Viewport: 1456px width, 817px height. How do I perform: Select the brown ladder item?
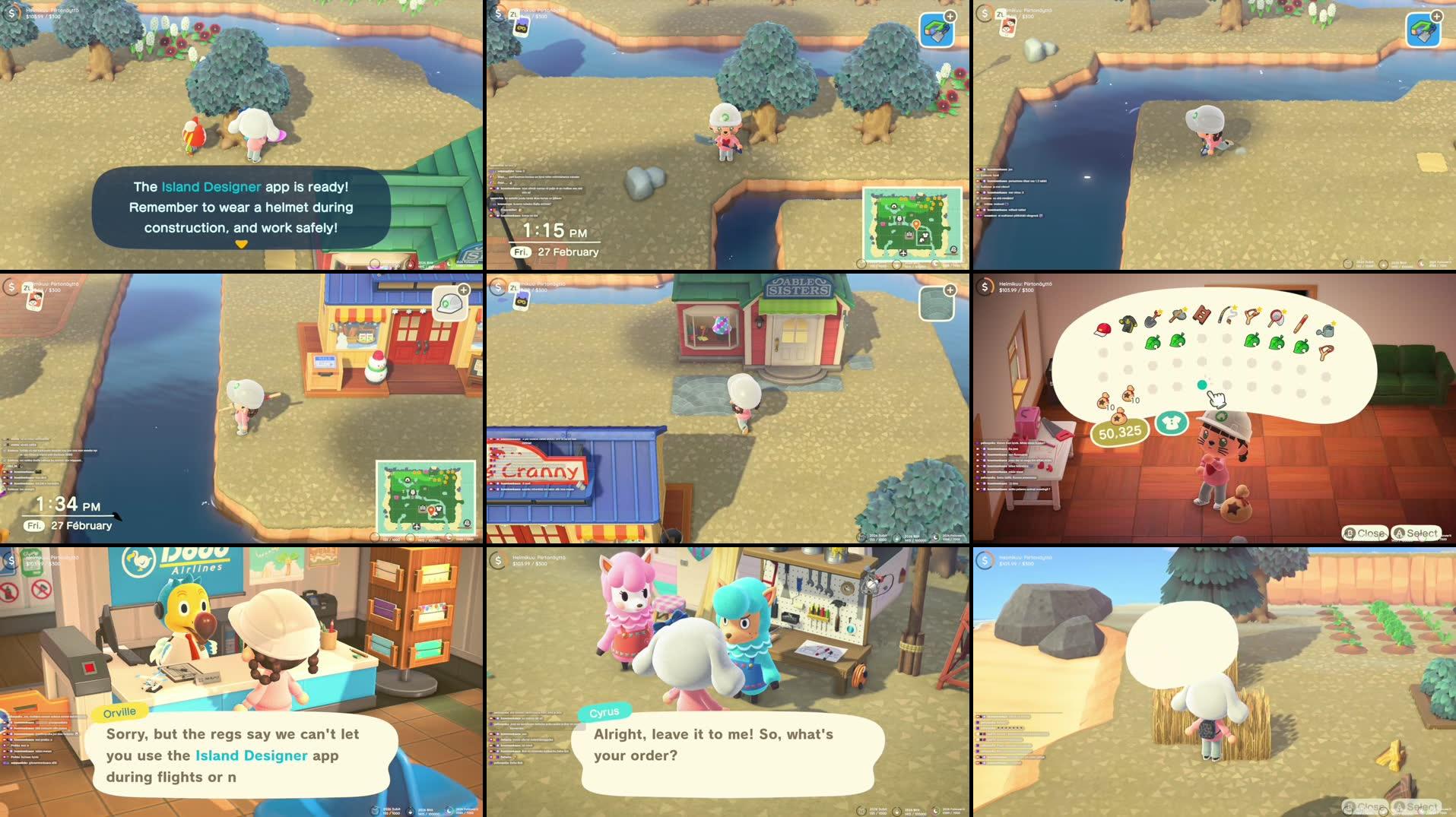[1202, 314]
